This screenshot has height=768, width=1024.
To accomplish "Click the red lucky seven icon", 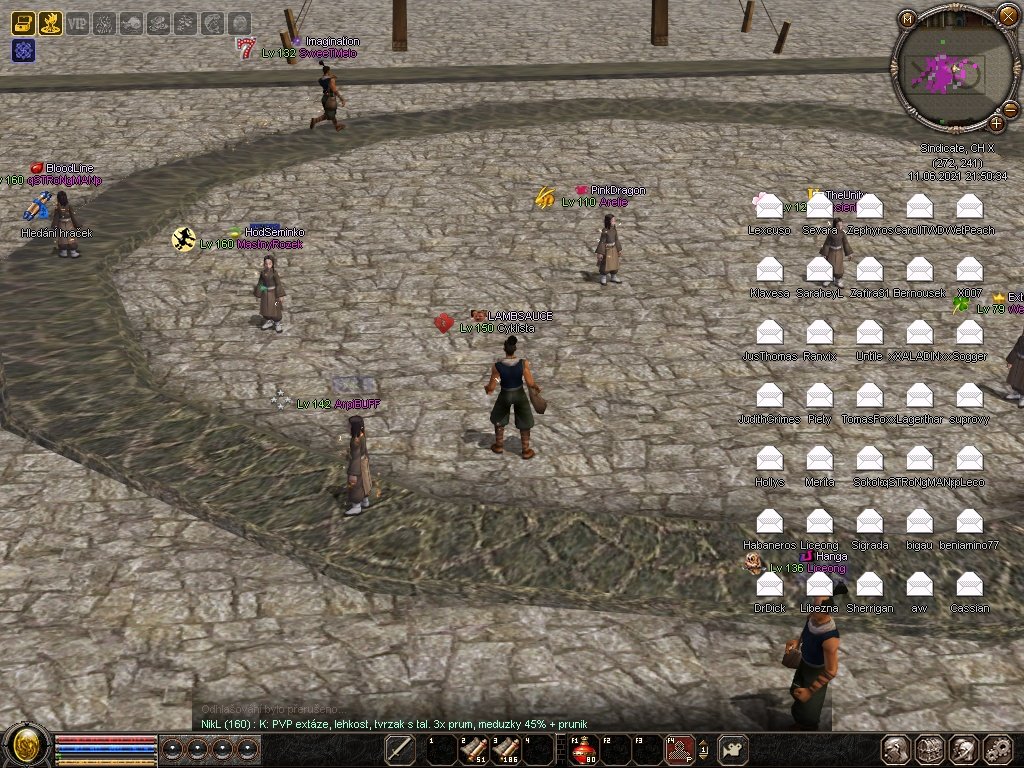I will click(x=246, y=47).
